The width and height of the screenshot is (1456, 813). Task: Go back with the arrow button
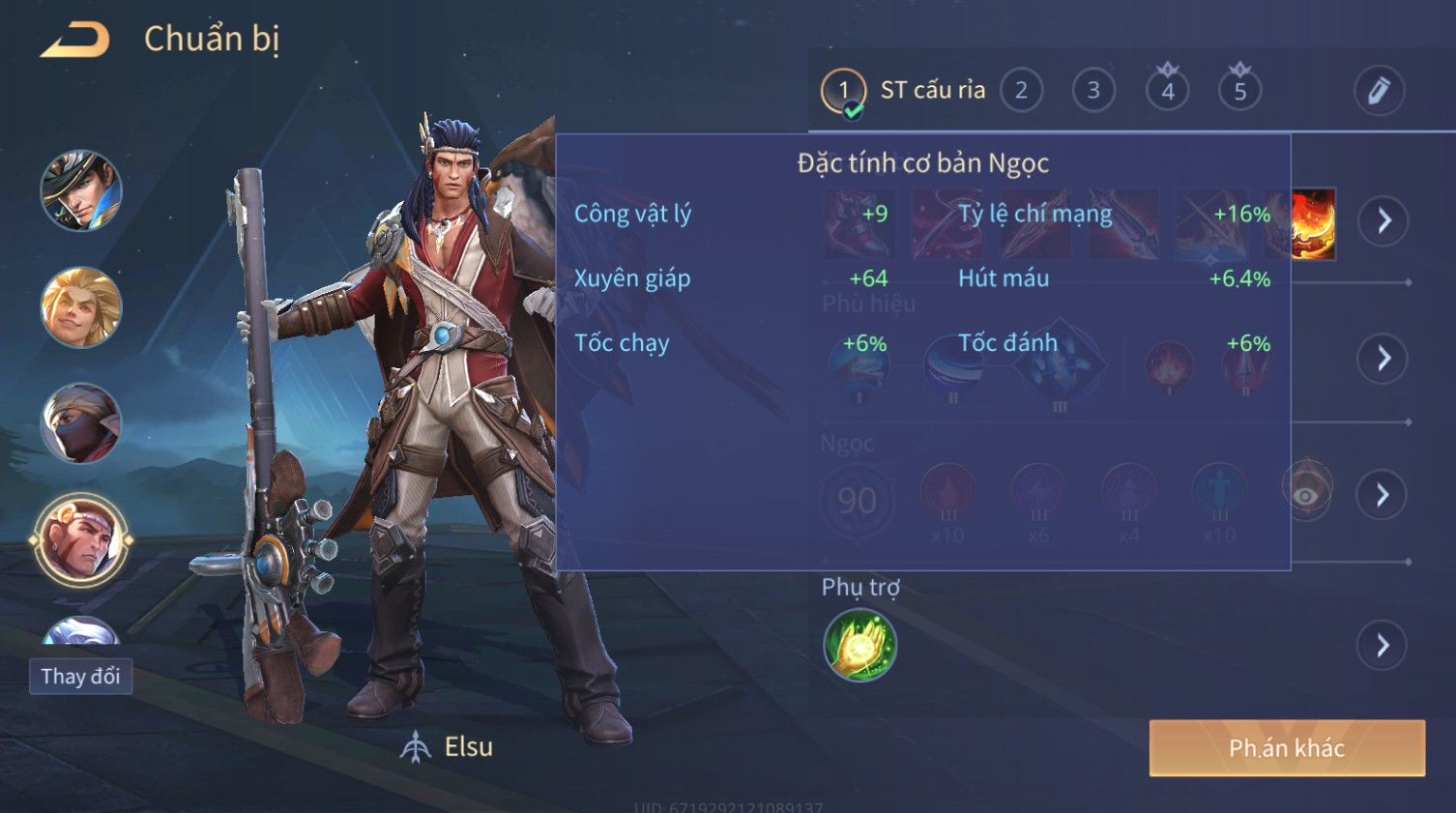click(x=75, y=40)
